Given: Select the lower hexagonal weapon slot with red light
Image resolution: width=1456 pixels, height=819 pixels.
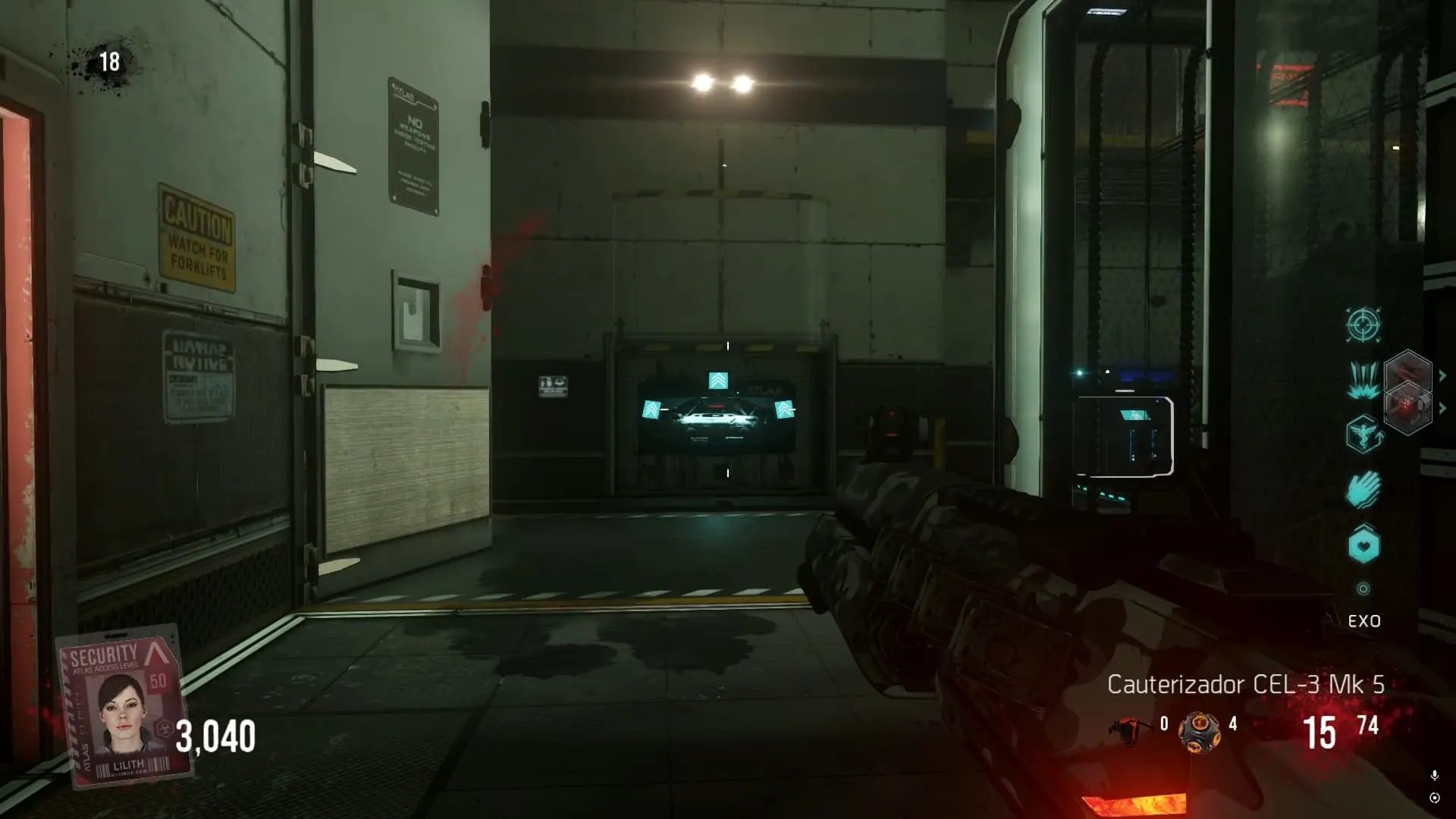Looking at the screenshot, I should point(1407,409).
